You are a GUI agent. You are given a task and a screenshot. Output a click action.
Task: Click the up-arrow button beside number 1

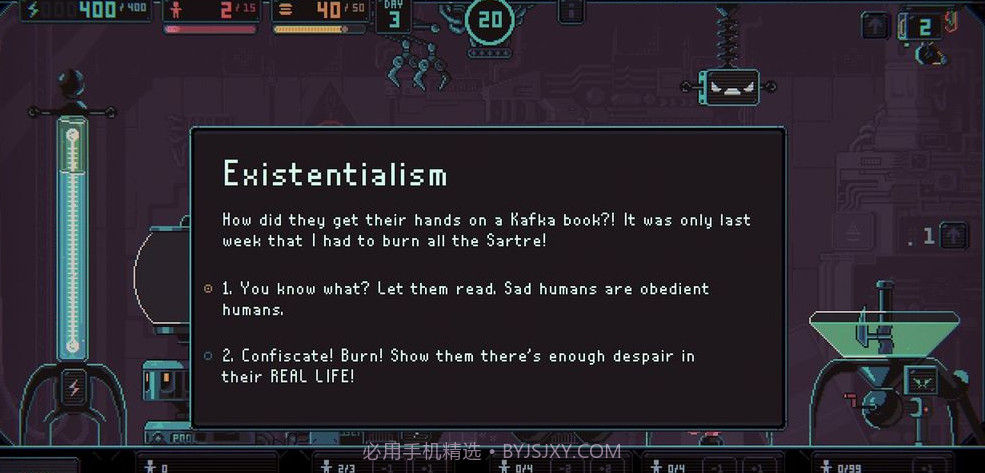coord(953,235)
